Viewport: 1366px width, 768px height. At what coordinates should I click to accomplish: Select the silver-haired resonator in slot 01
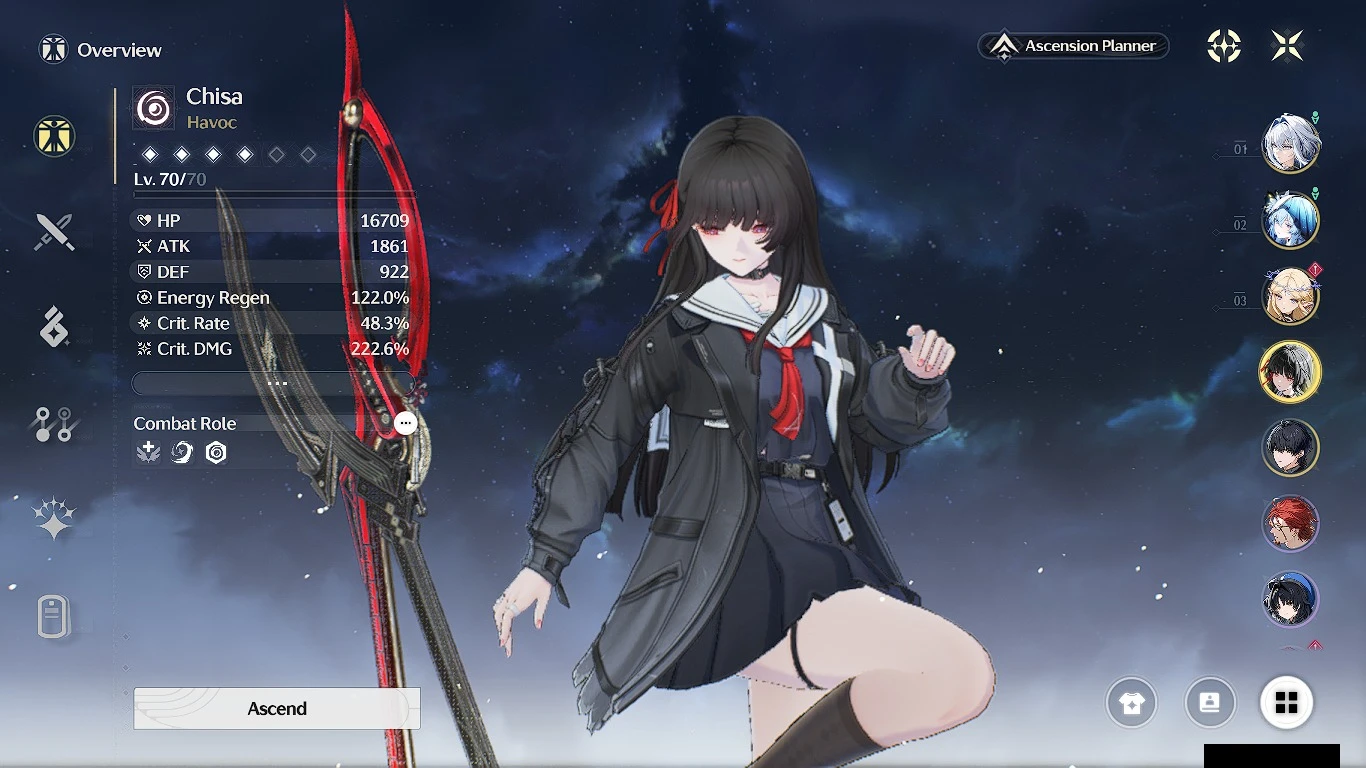[1290, 145]
